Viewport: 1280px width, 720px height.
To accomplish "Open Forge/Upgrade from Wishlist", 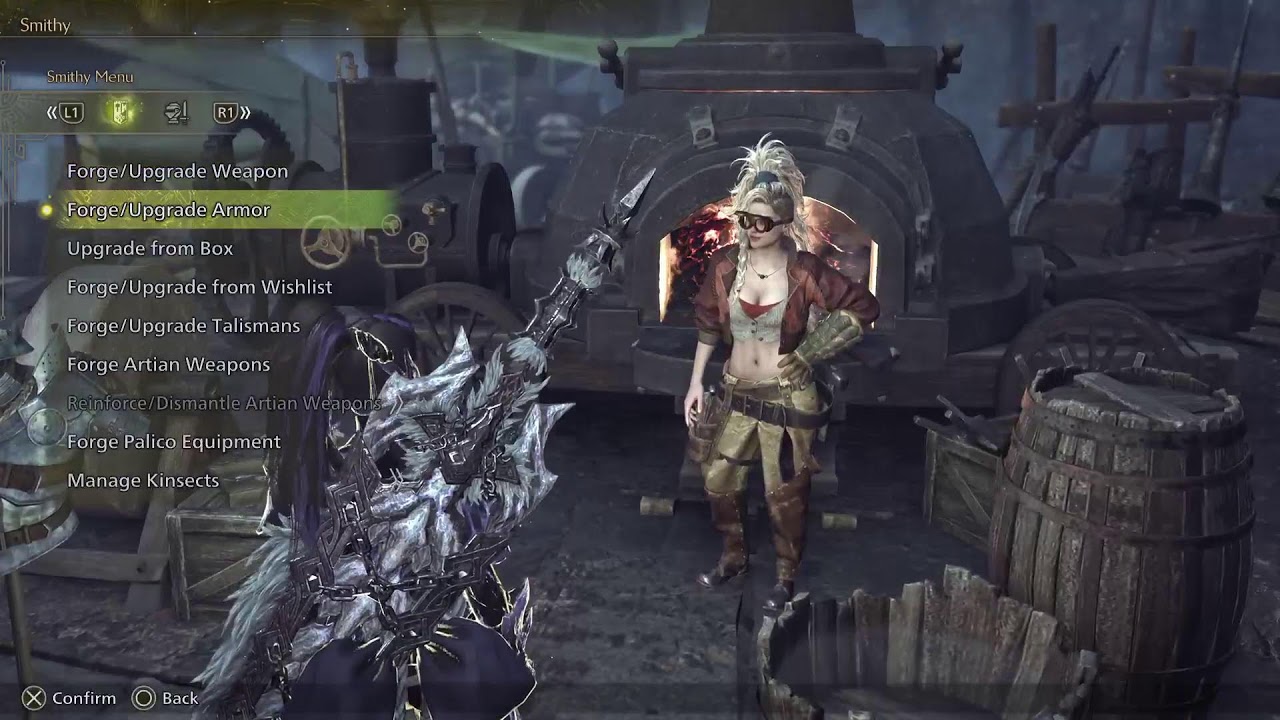I will (199, 287).
